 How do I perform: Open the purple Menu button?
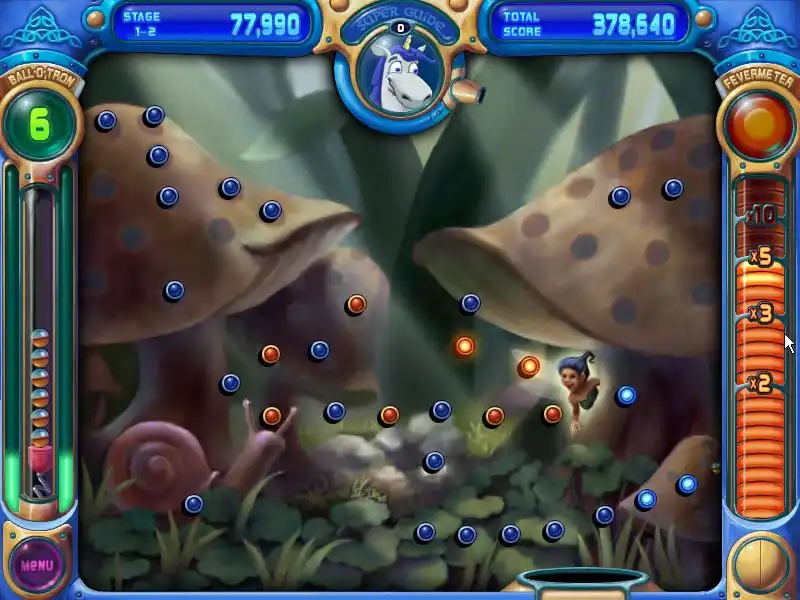coord(37,564)
